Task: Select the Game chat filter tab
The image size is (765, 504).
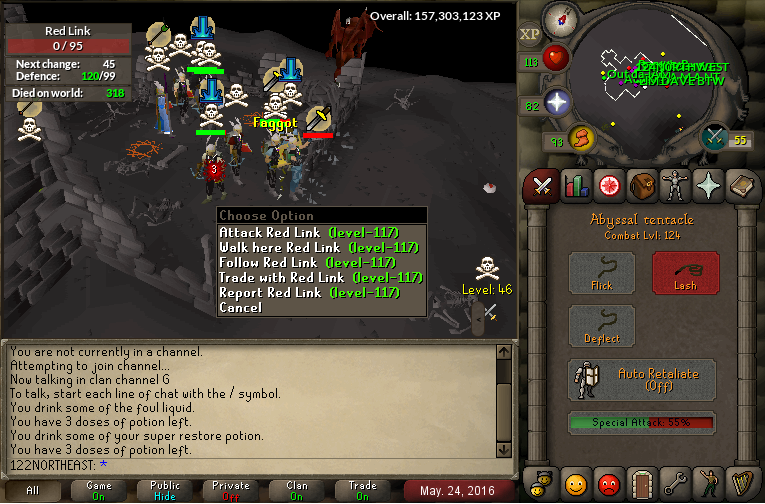Action: tap(98, 490)
